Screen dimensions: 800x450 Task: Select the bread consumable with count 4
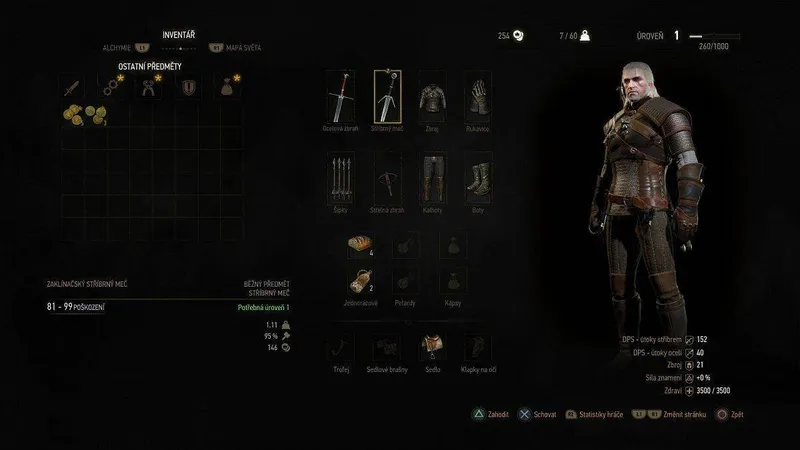coord(360,244)
